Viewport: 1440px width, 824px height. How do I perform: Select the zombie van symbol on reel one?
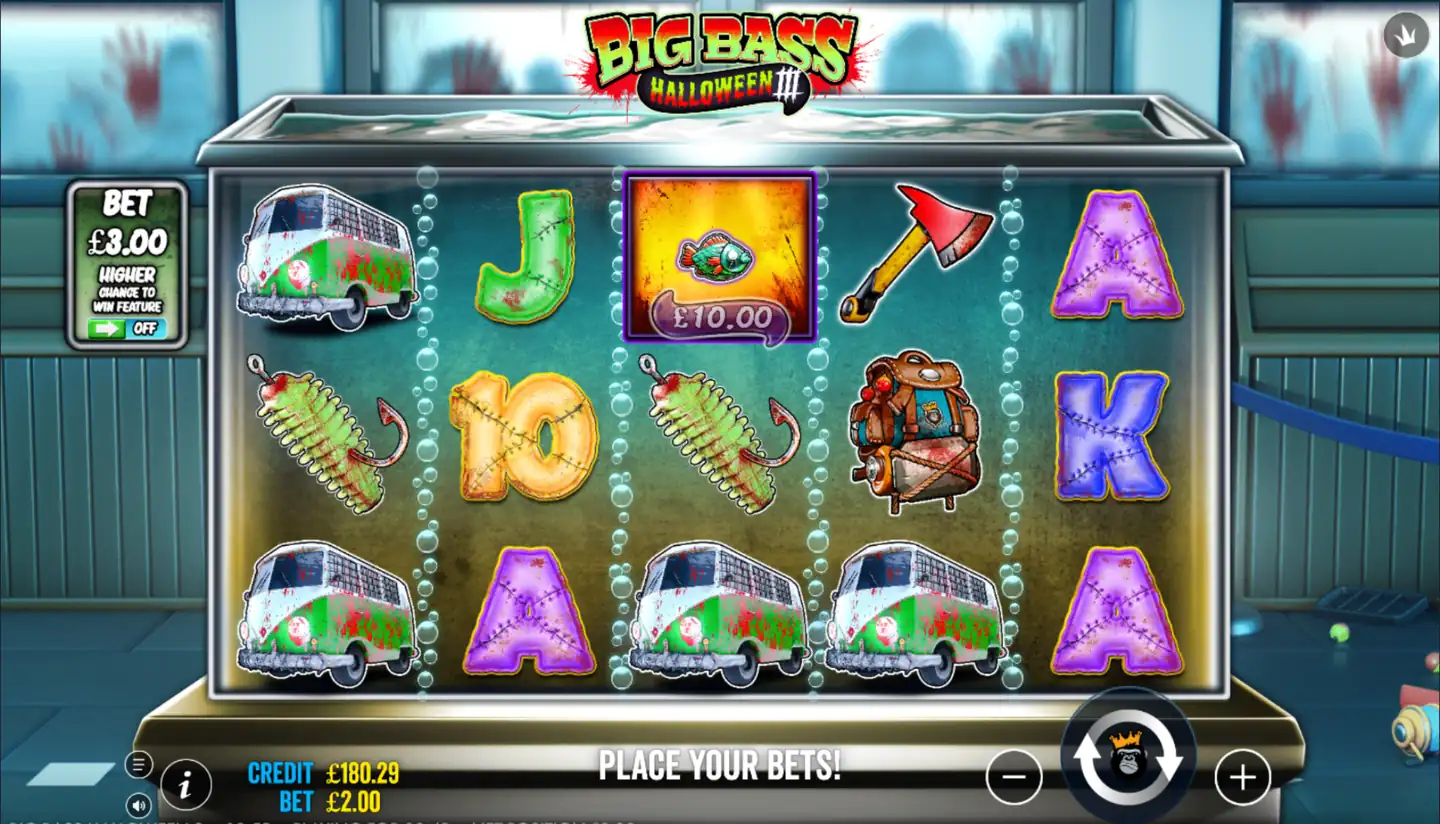click(325, 250)
